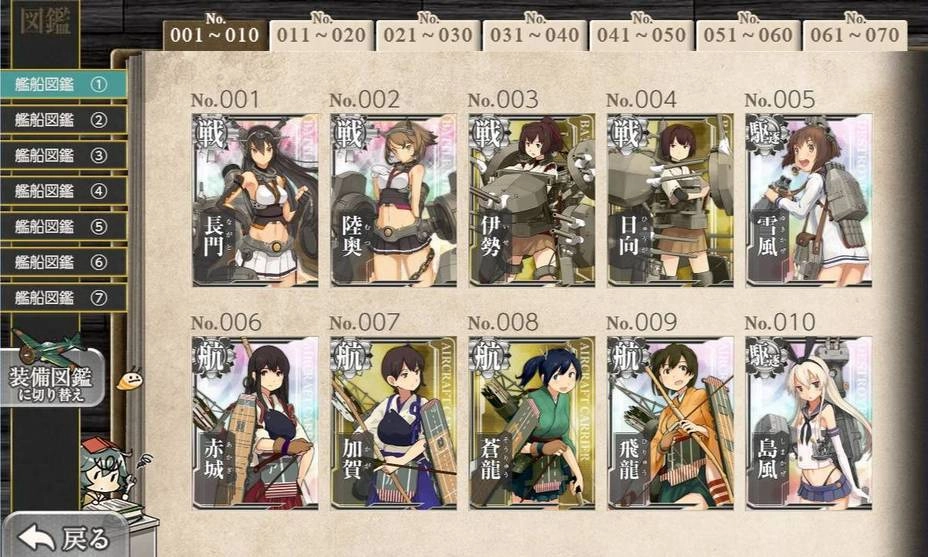Select 艦船図鑑 ⑦ sidebar entry
928x557 pixels.
click(62, 297)
